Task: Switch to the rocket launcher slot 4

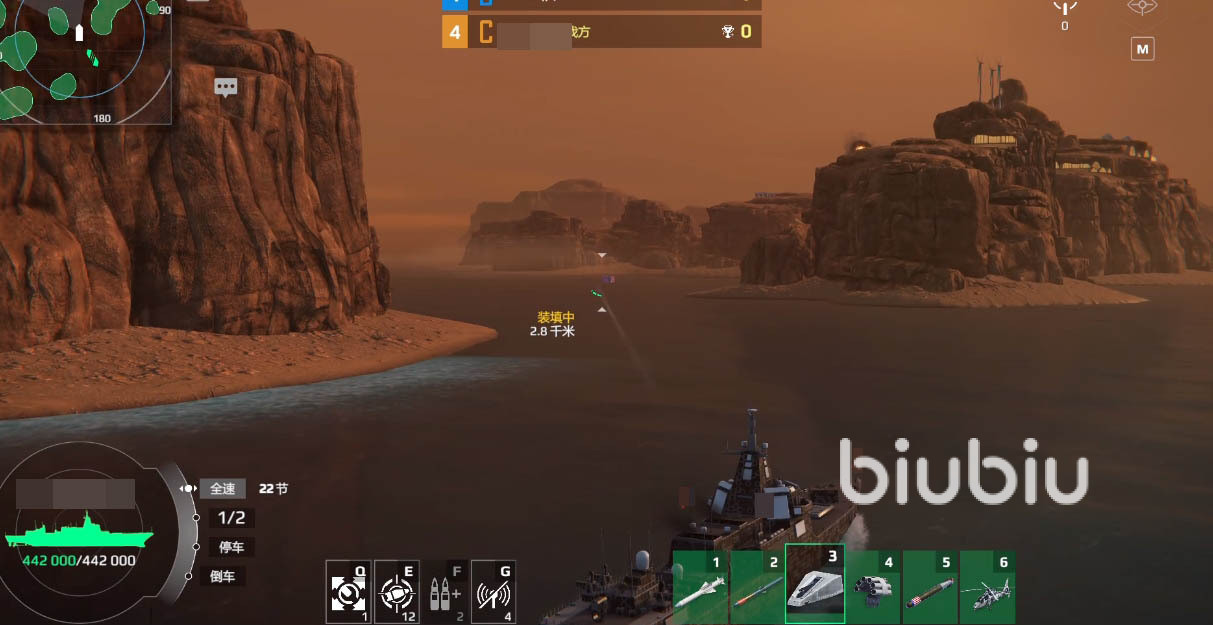Action: coord(872,586)
